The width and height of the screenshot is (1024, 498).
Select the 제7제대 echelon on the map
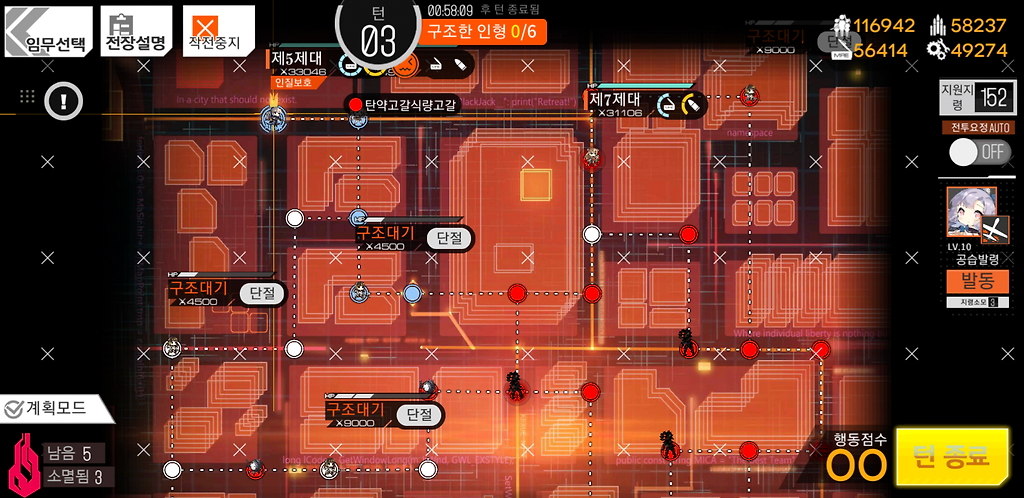593,157
